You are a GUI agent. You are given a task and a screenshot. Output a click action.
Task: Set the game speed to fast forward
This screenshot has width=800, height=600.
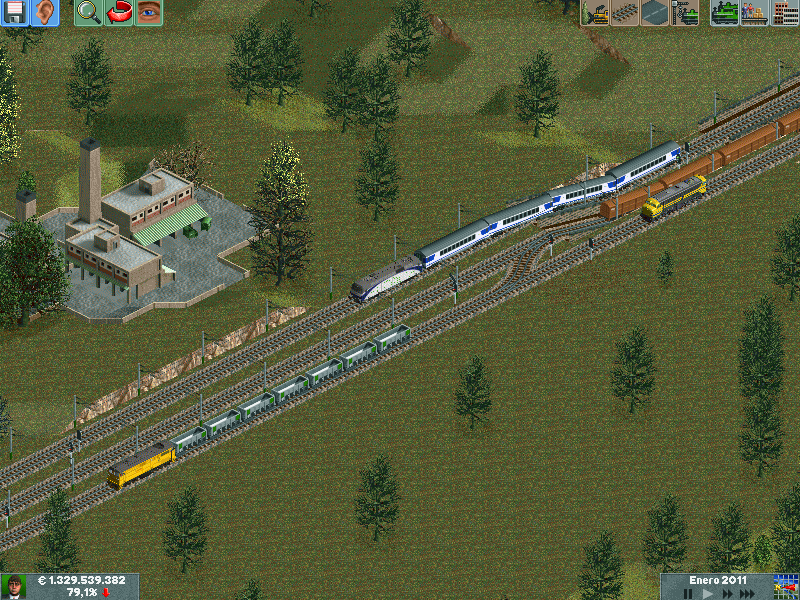coord(725,593)
